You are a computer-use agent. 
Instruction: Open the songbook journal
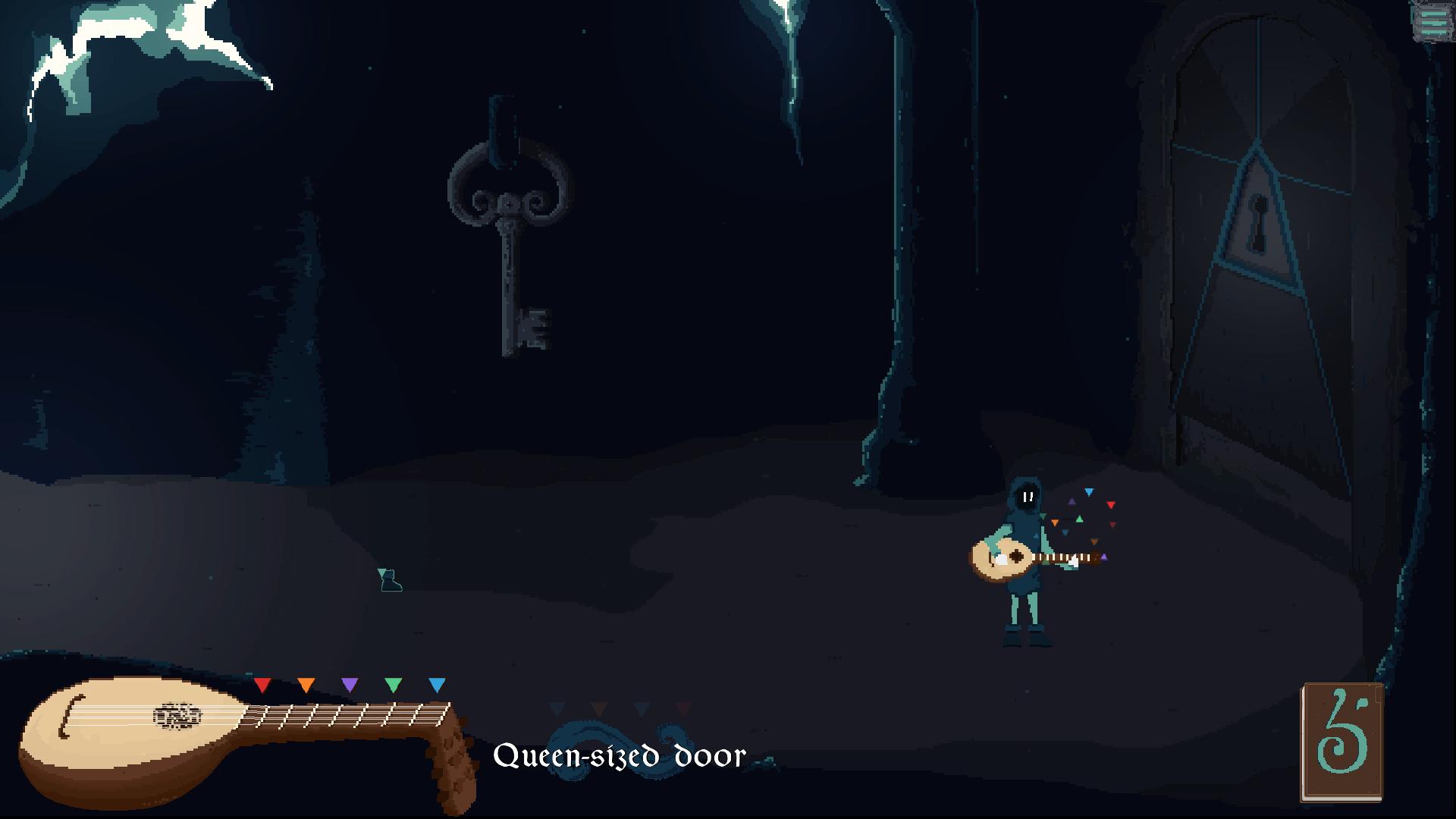1341,742
